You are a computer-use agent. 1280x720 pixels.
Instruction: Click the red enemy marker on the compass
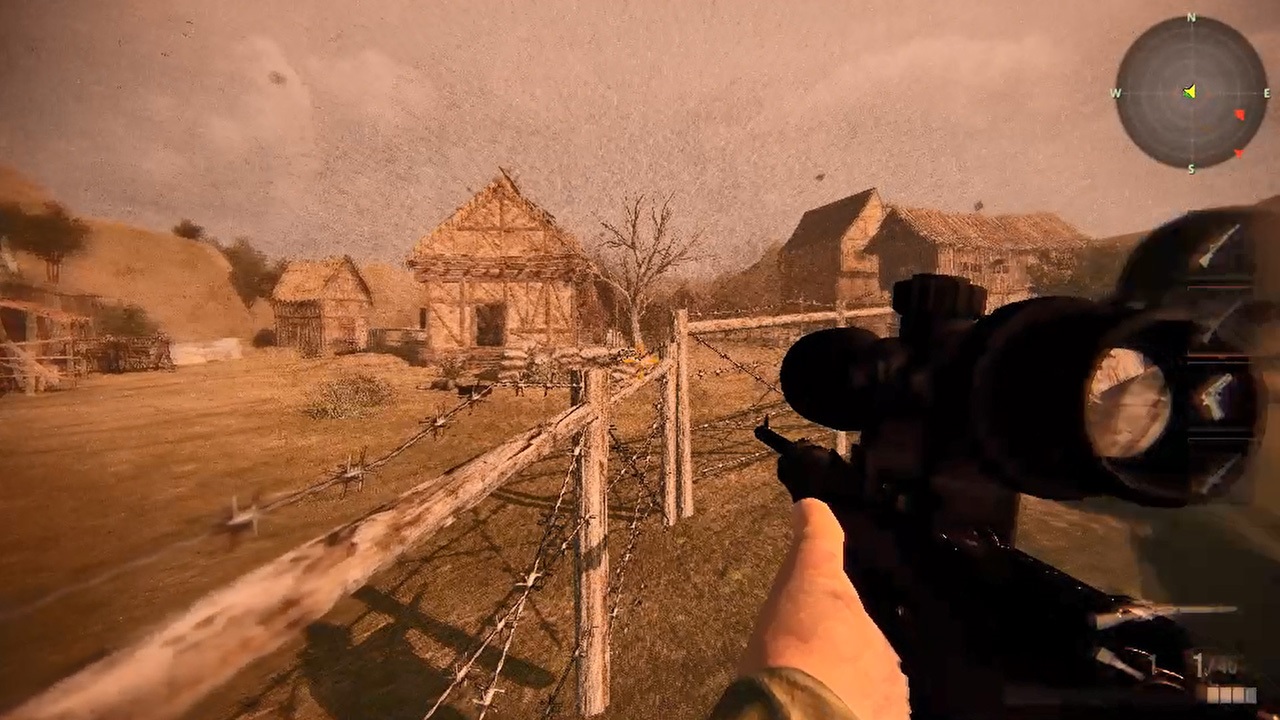pyautogui.click(x=1240, y=114)
